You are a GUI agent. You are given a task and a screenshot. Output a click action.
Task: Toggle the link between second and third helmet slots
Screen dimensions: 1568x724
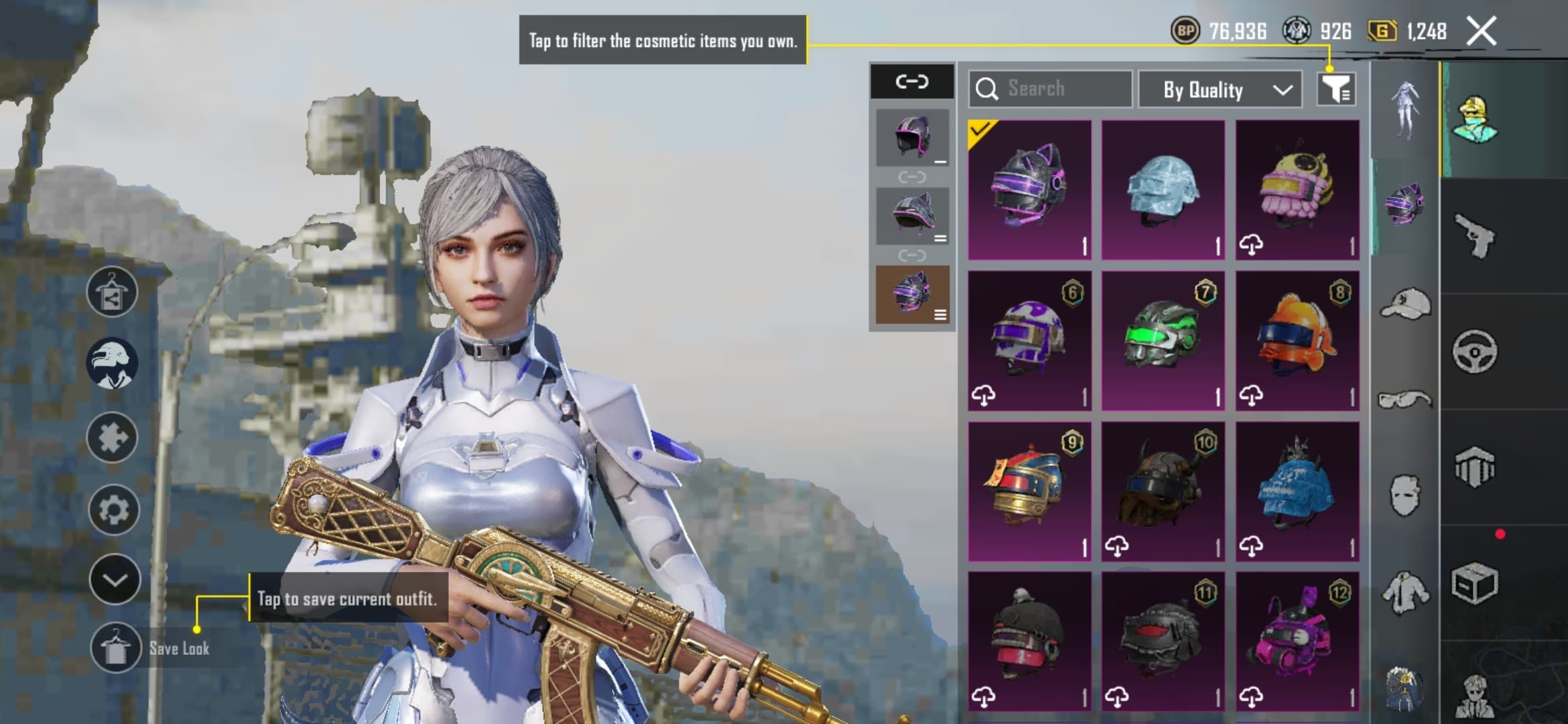pyautogui.click(x=913, y=253)
